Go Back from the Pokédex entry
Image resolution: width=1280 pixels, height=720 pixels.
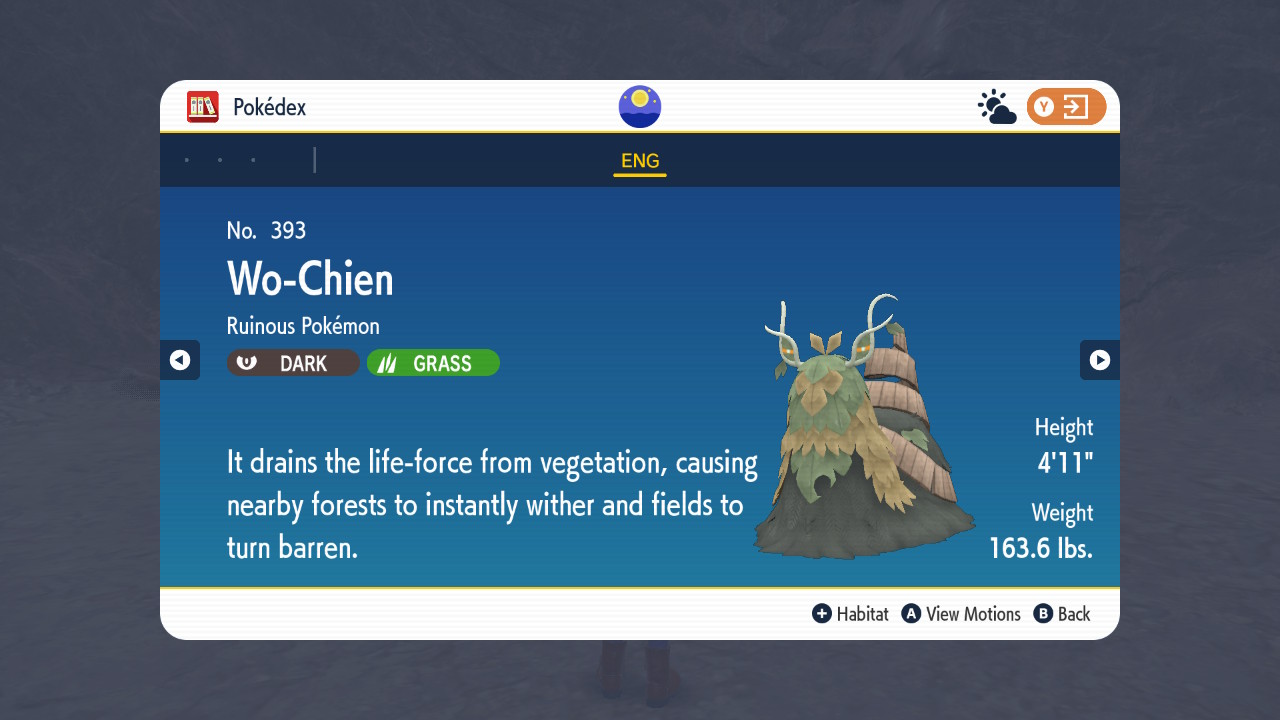(1062, 614)
